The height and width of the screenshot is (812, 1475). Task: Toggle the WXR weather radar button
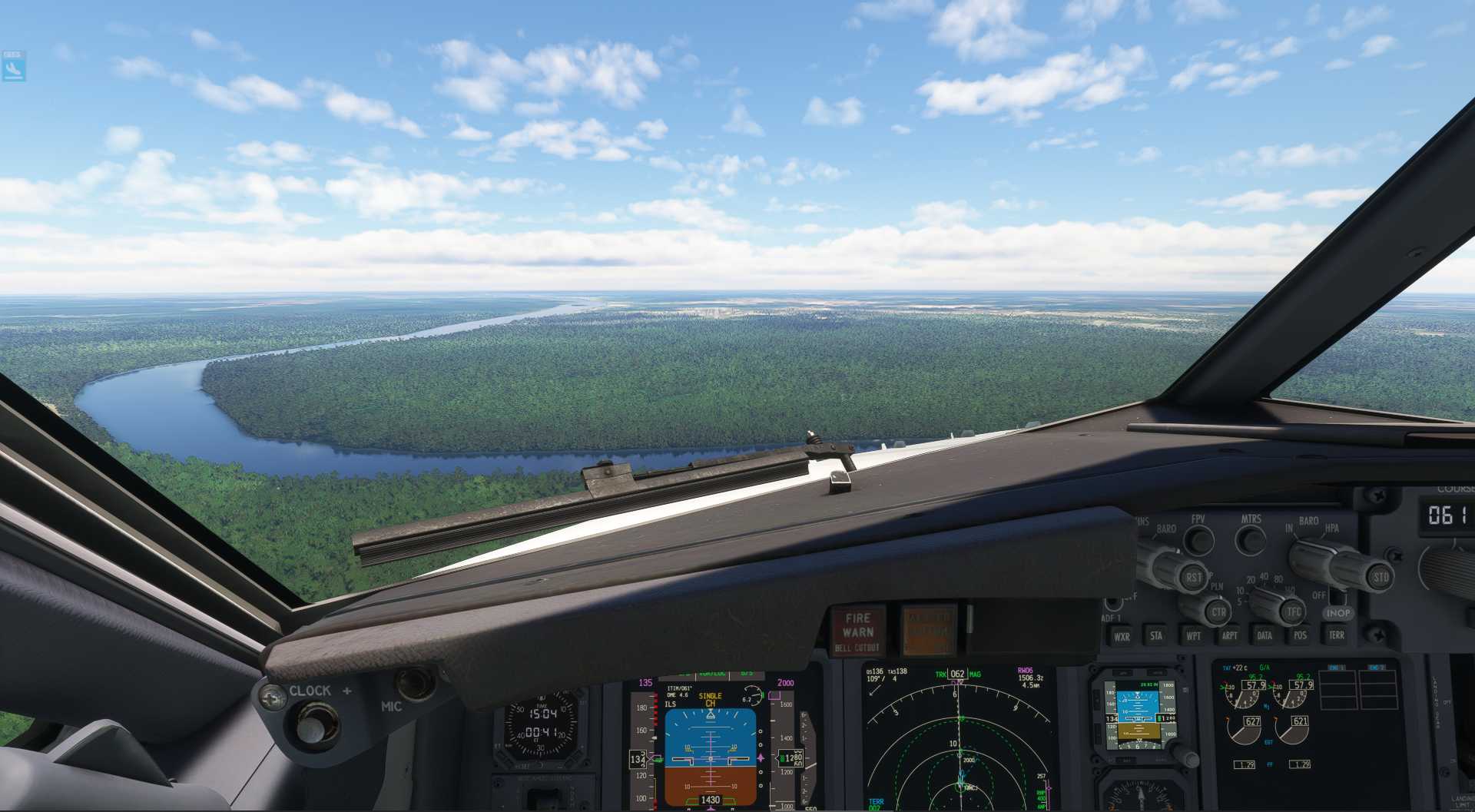point(1122,636)
